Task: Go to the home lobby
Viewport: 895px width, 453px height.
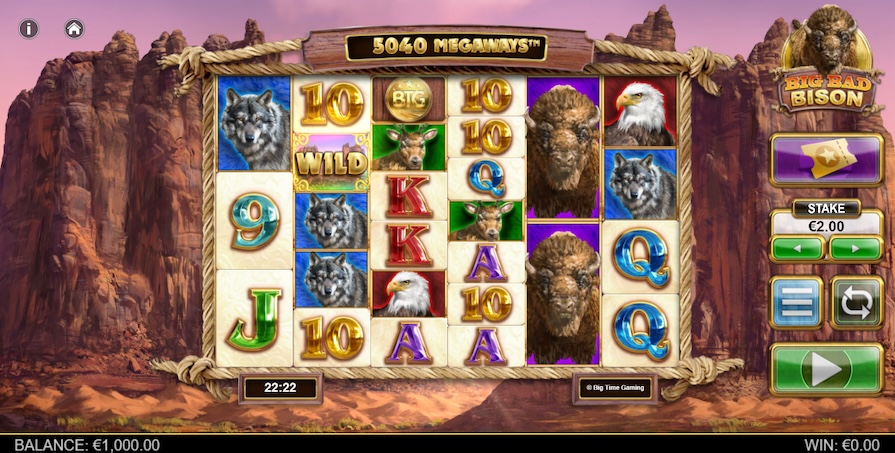Action: point(74,28)
